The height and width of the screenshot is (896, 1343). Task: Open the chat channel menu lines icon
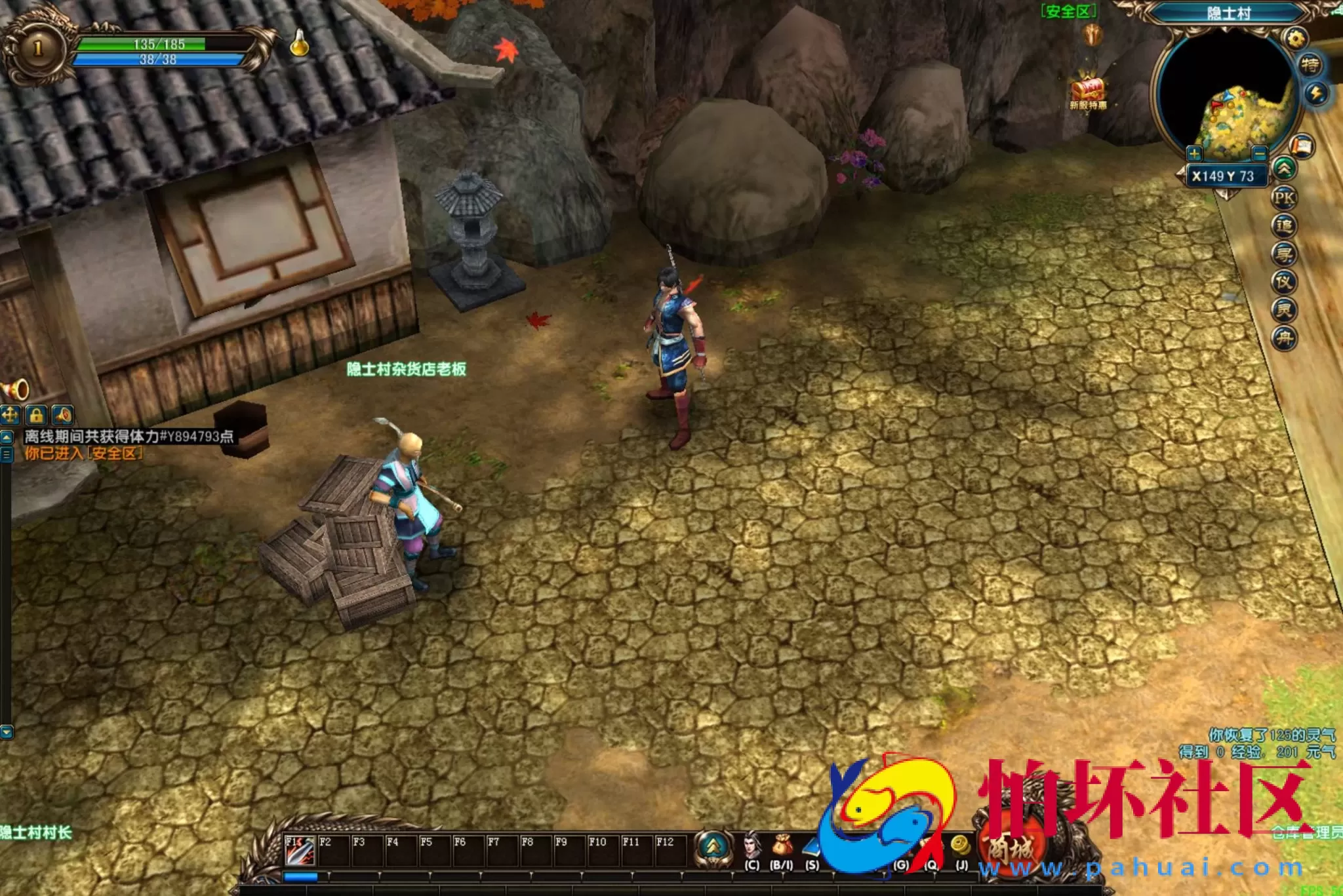(7, 454)
